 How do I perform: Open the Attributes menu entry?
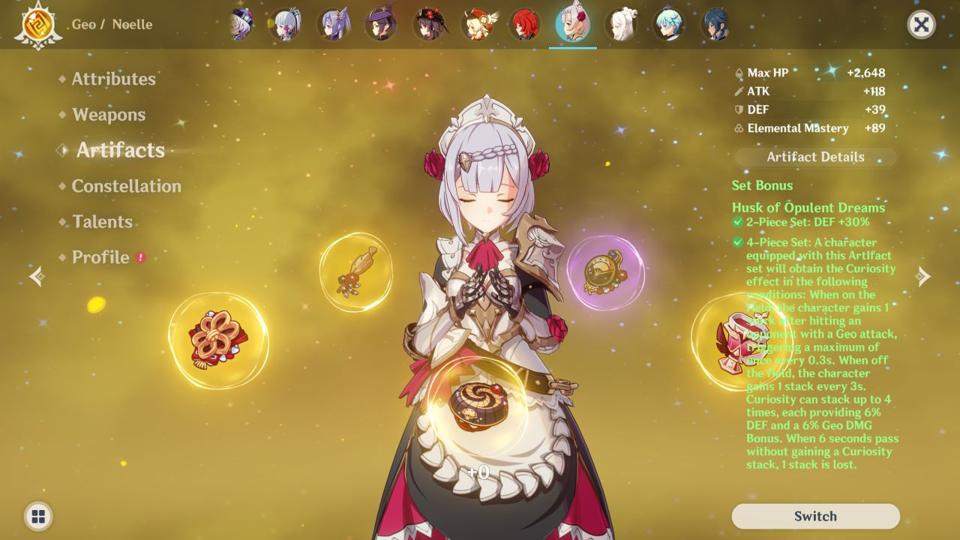113,79
